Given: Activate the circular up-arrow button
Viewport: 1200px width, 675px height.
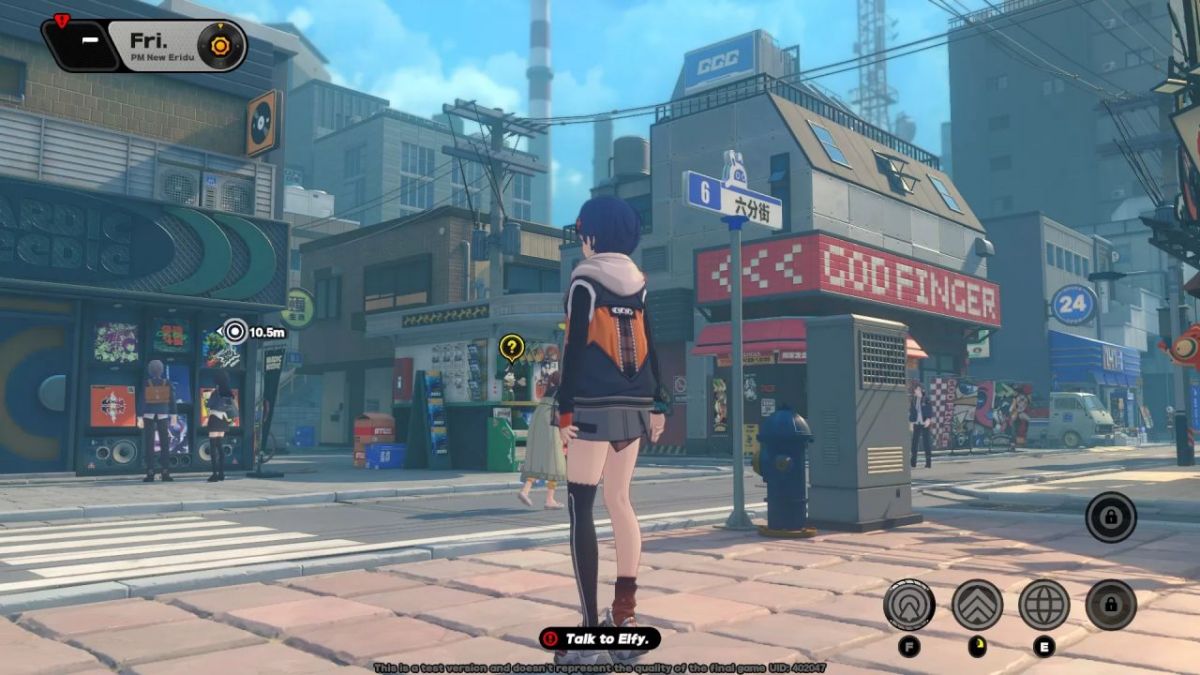Looking at the screenshot, I should [x=908, y=604].
